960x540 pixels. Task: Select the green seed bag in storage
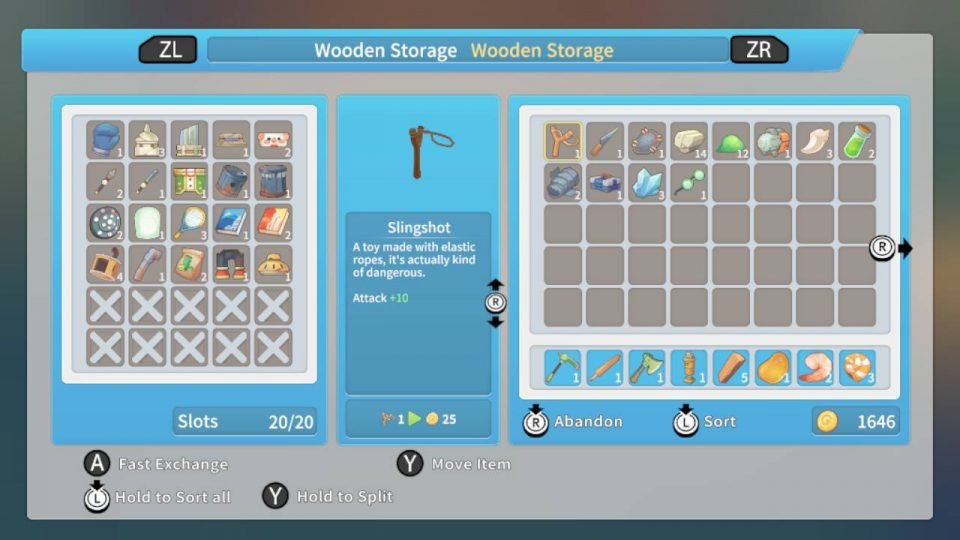189,264
